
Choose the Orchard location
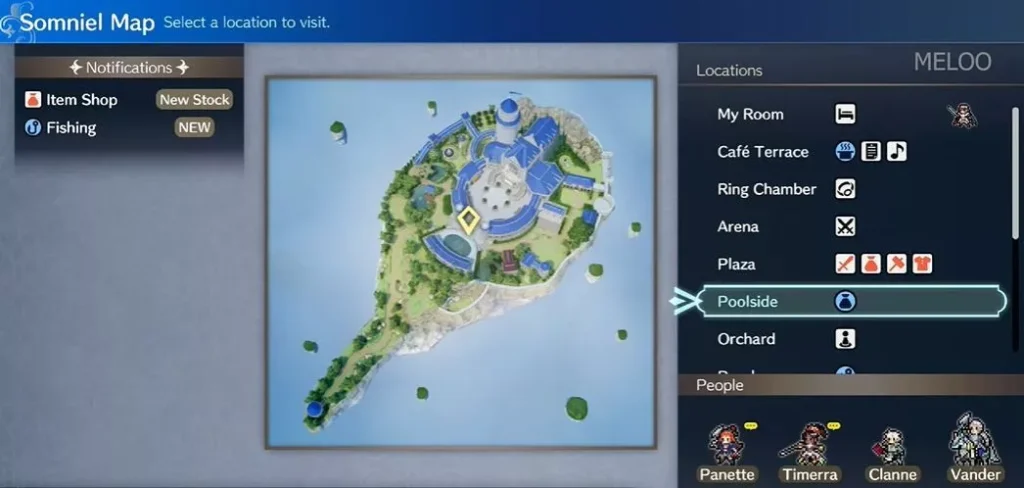(746, 339)
